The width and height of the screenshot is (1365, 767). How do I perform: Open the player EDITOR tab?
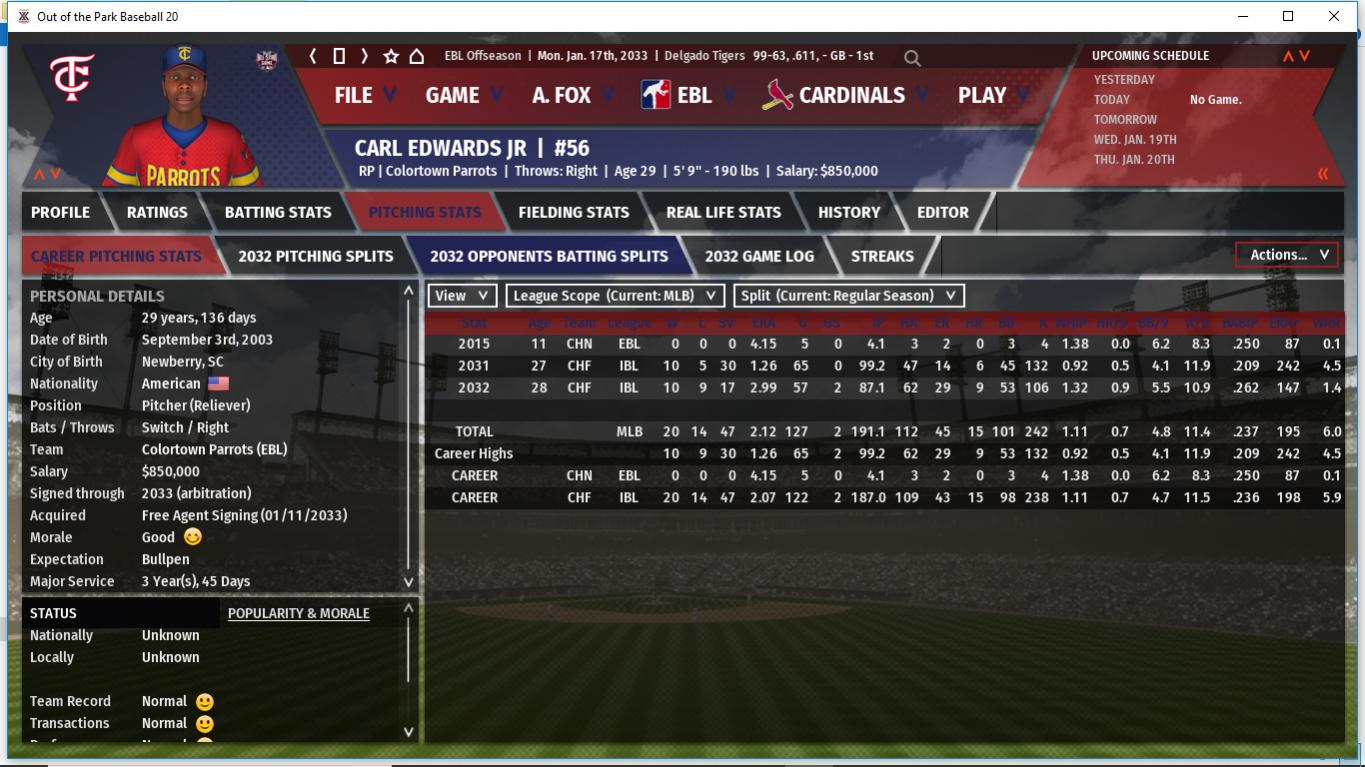pos(942,212)
